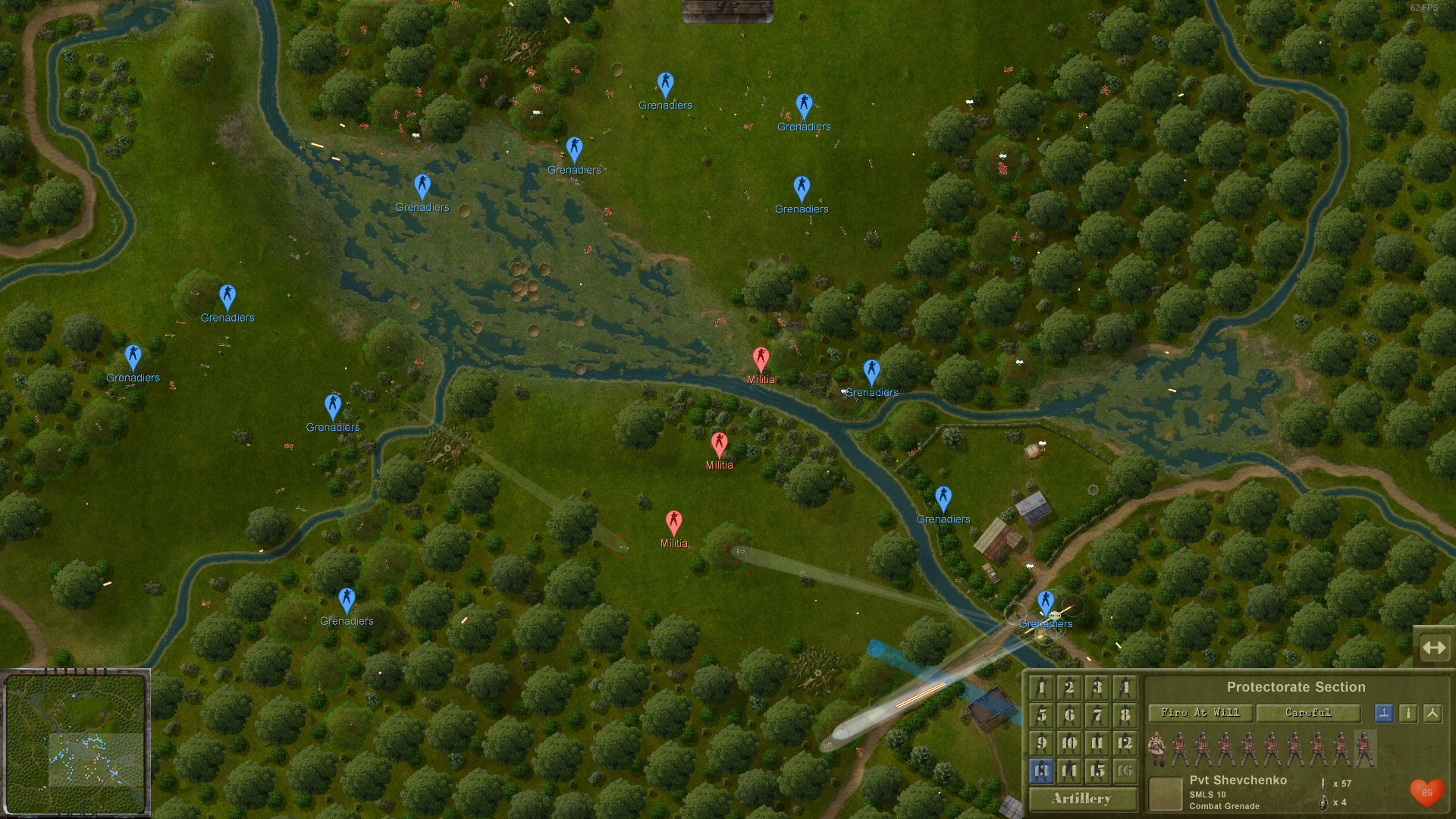Viewport: 1456px width, 819px height.
Task: Open the Artillery panel
Action: click(1082, 799)
